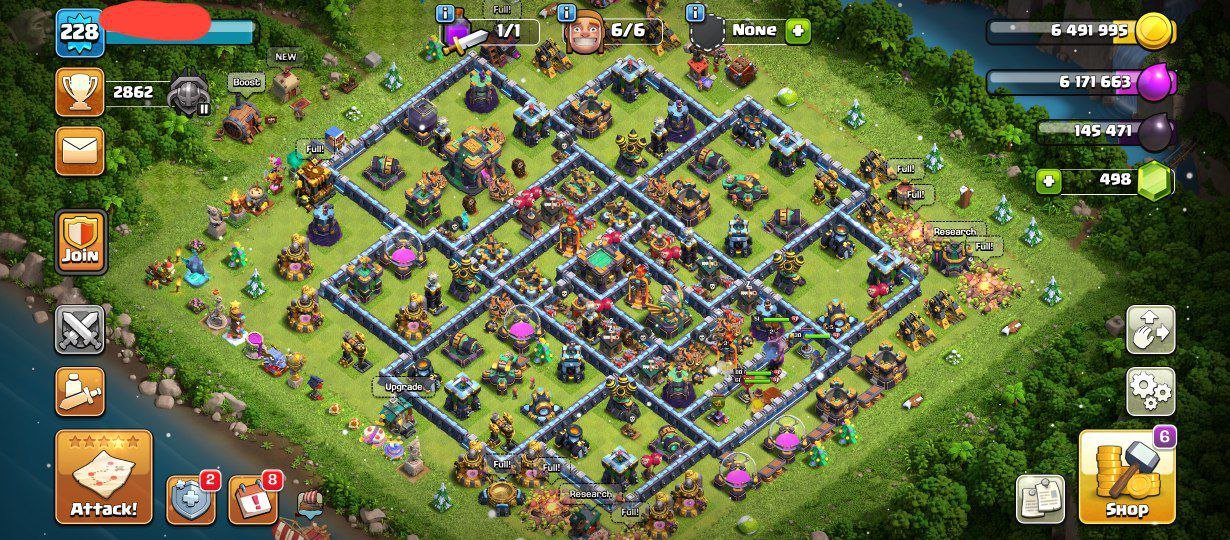Open the player level 228 badge
The width and height of the screenshot is (1230, 540).
[x=79, y=32]
